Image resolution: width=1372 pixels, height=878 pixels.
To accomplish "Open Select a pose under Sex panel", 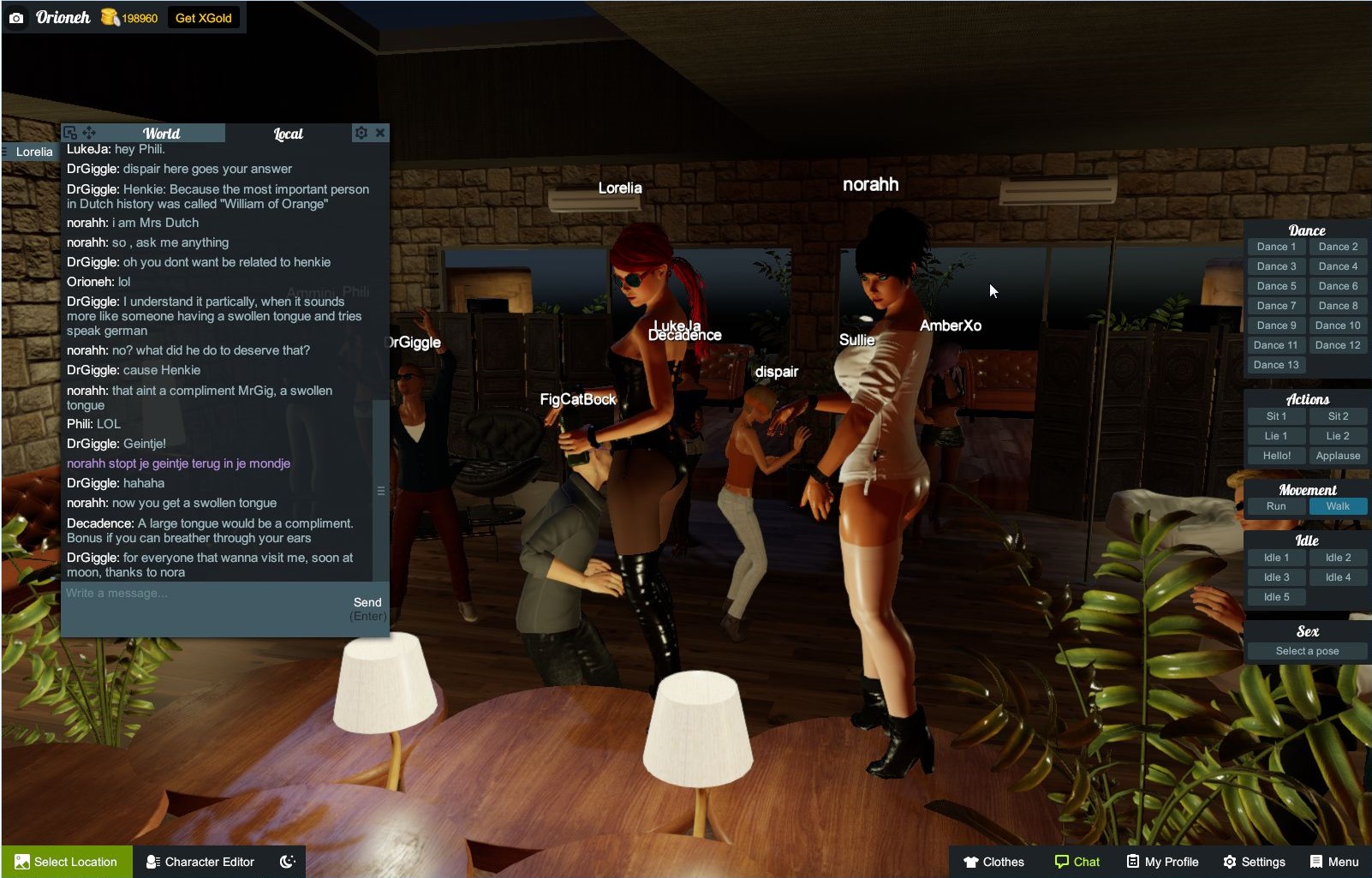I will tap(1306, 651).
